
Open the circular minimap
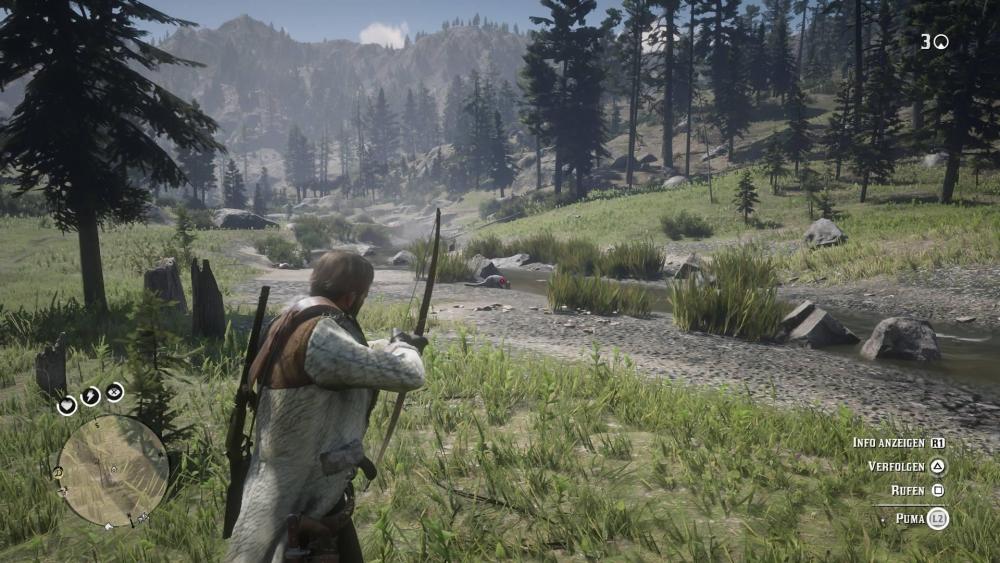coord(112,470)
